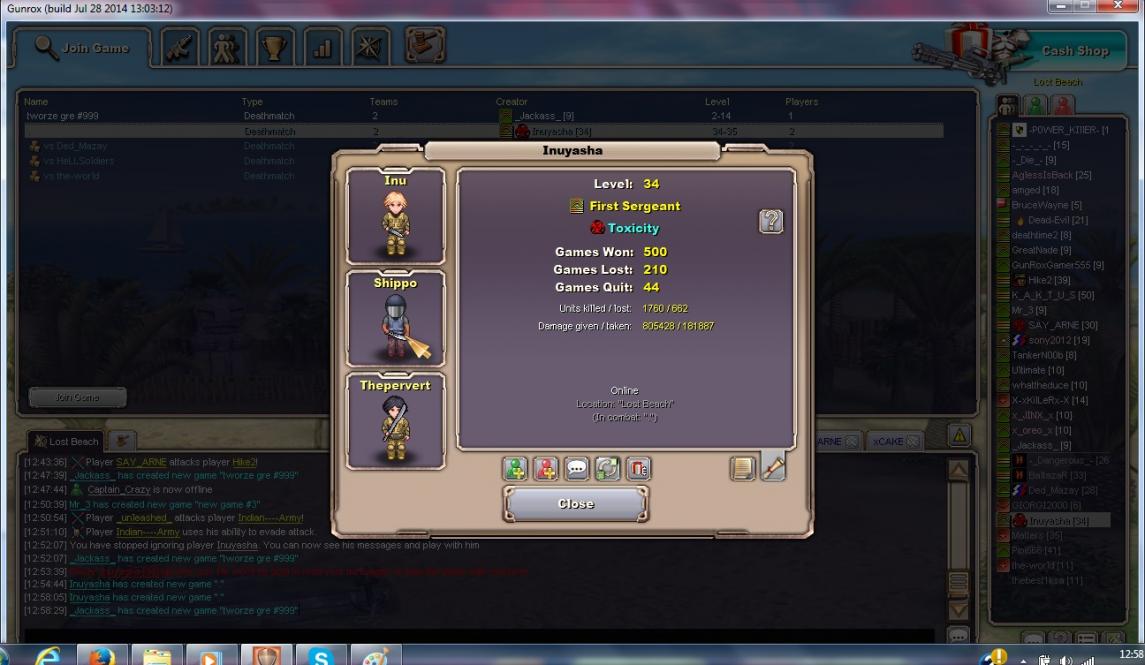1145x665 pixels.
Task: Show the bar chart rankings tab
Action: [322, 47]
